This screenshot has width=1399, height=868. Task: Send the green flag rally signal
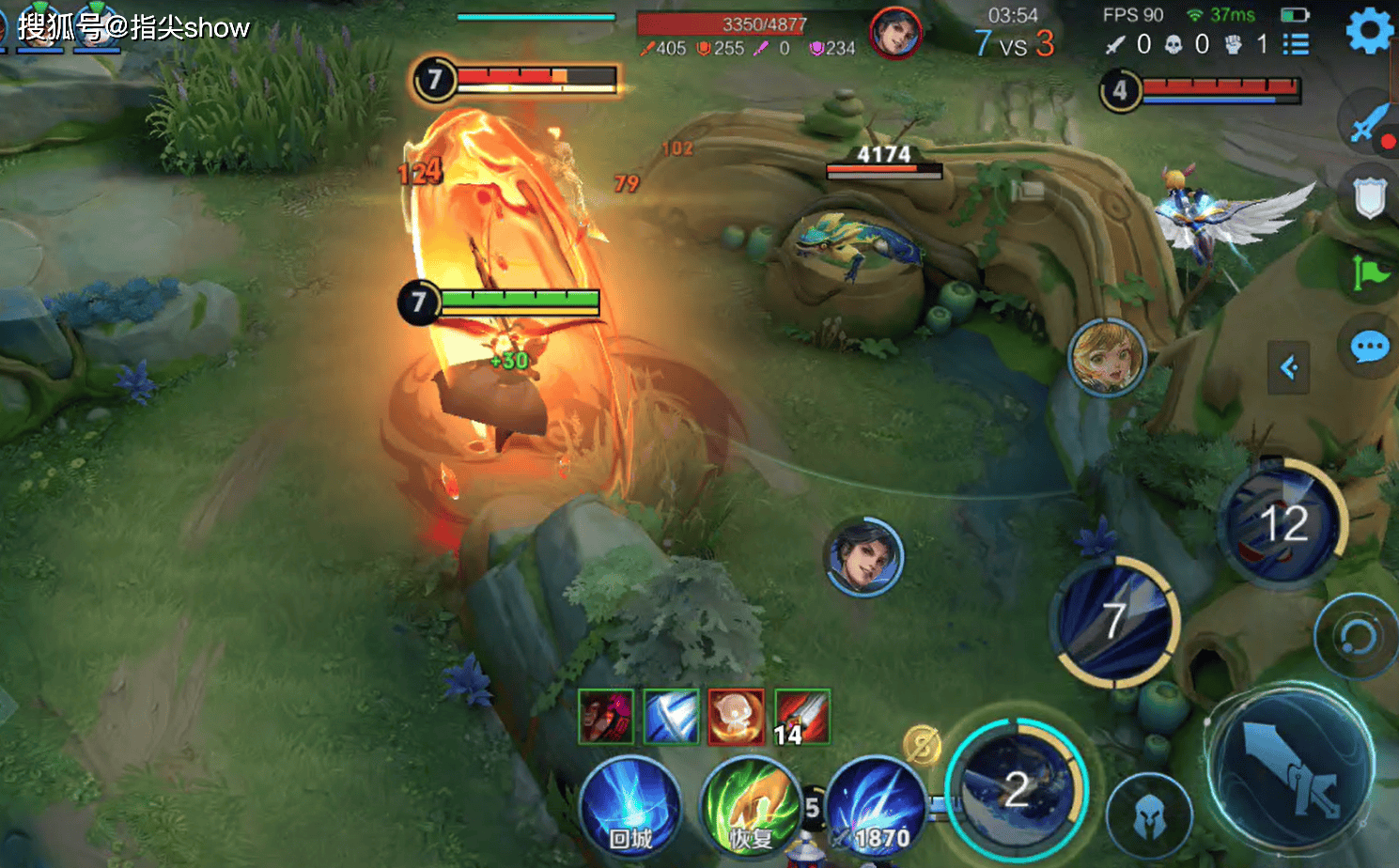pos(1369,273)
